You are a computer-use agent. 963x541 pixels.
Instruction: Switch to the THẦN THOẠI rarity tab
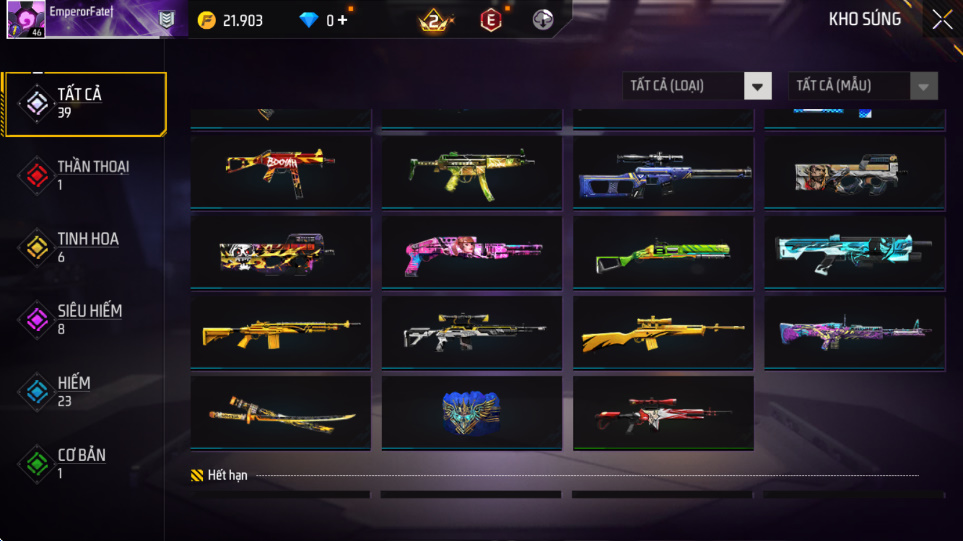(84, 175)
